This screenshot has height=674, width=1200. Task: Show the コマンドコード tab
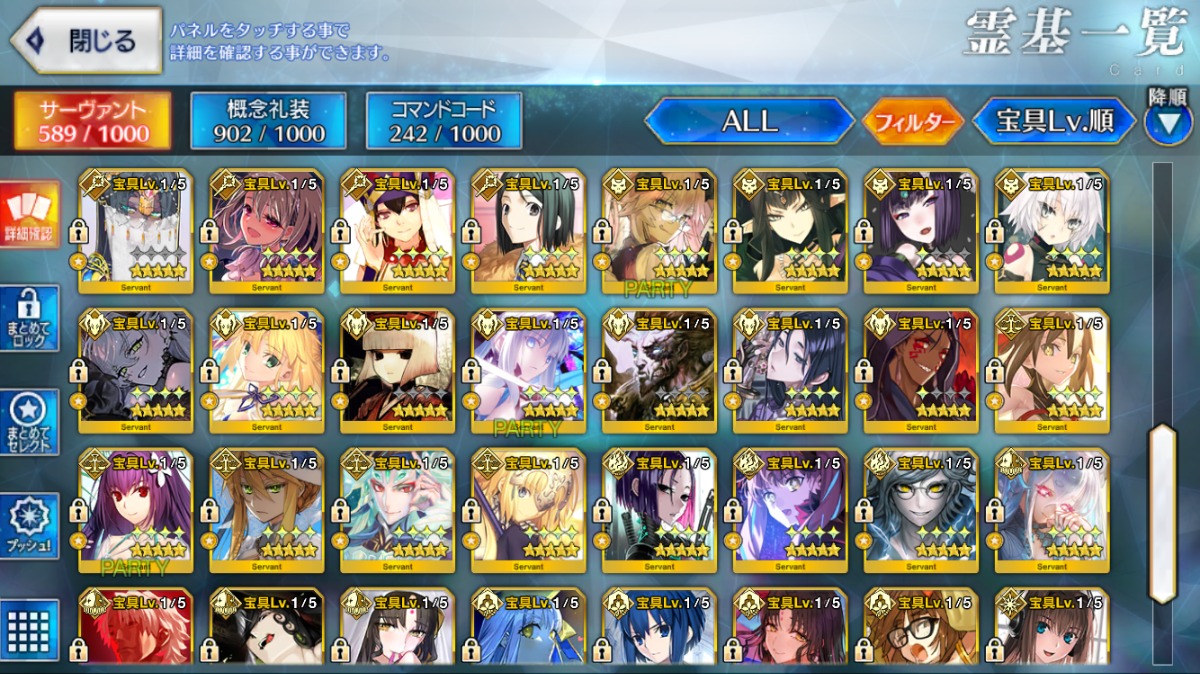click(444, 121)
